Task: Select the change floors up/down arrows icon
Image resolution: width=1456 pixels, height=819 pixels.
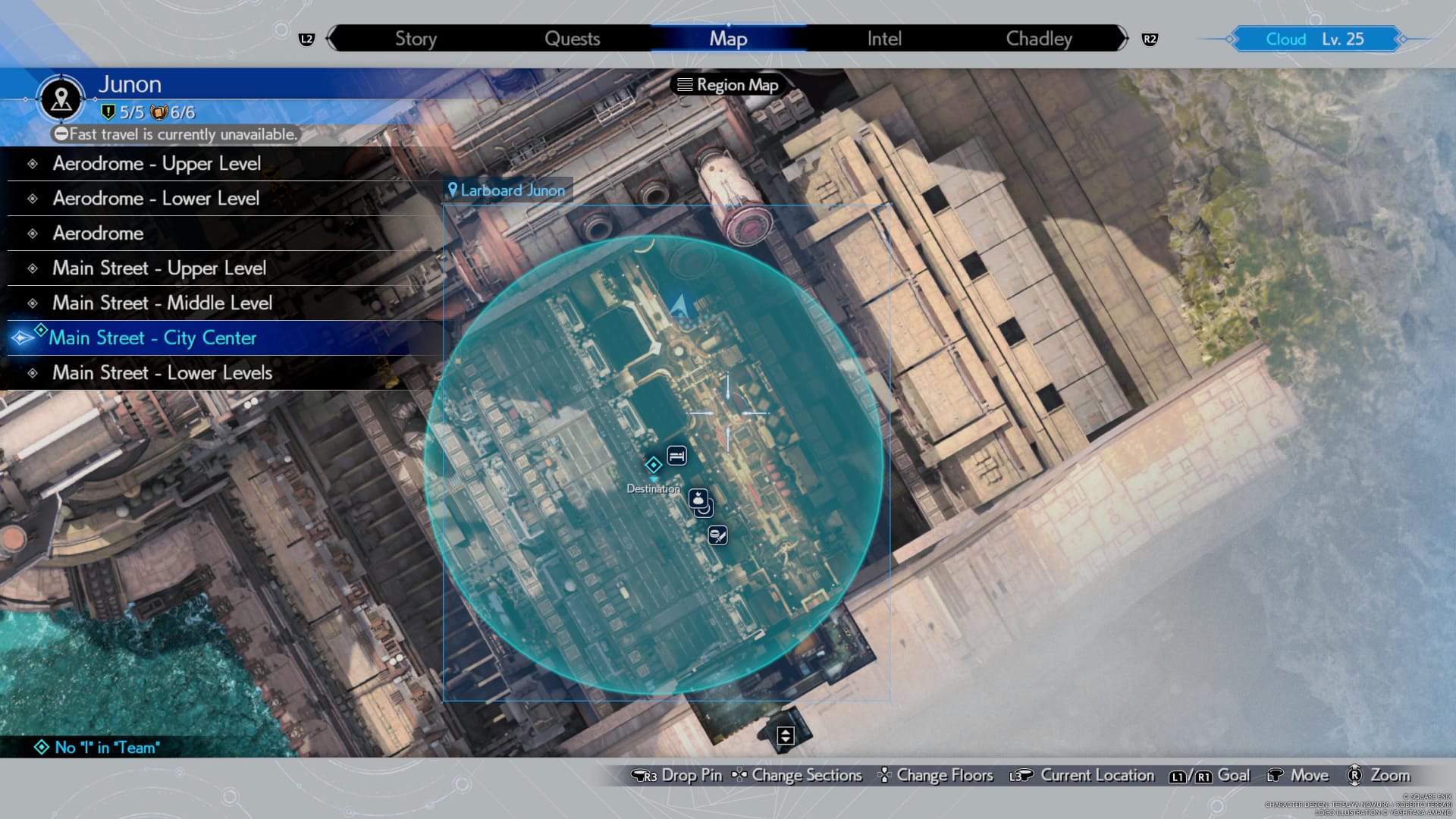Action: [x=786, y=734]
